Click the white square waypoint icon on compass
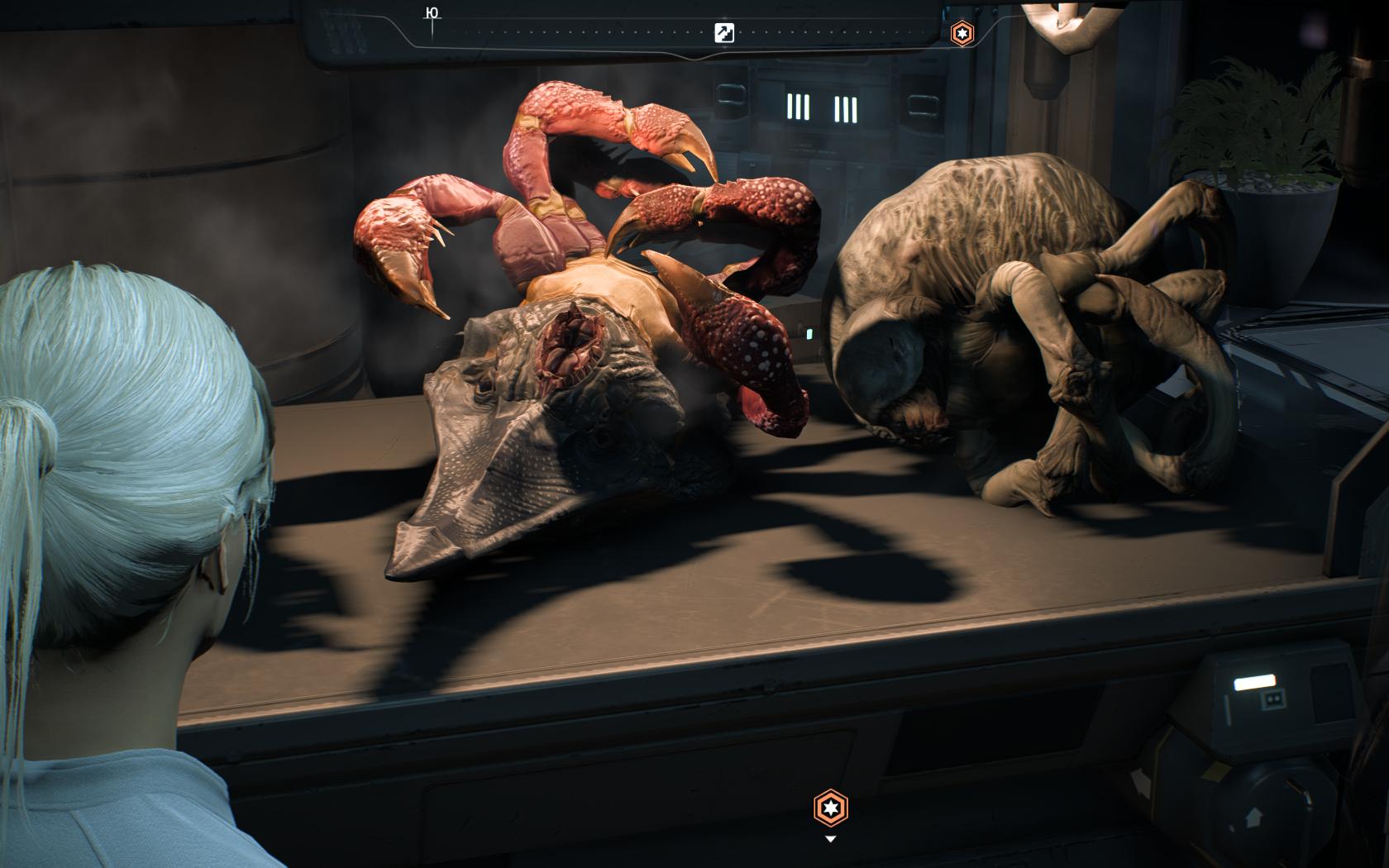The image size is (1389, 868). click(723, 33)
